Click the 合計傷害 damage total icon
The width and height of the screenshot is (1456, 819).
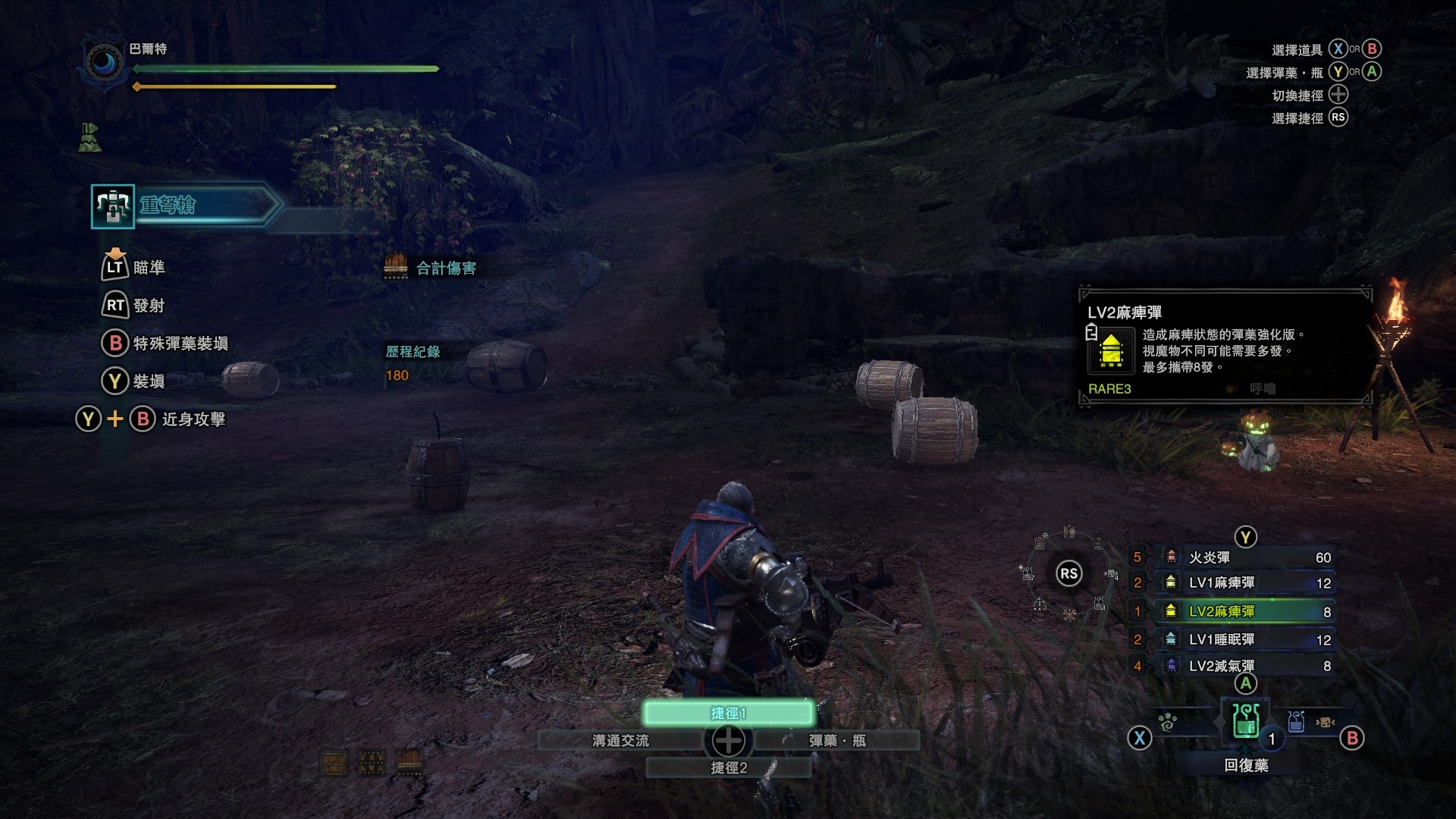click(x=396, y=266)
